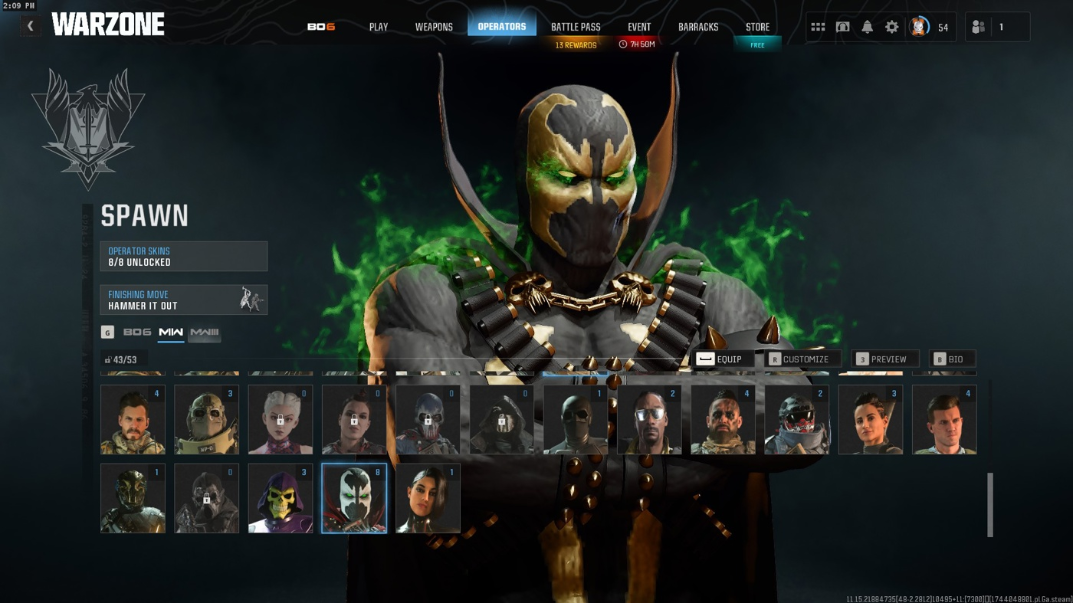Choose the sunglasses-wearing operator portrait
The image size is (1073, 603).
[x=650, y=420]
